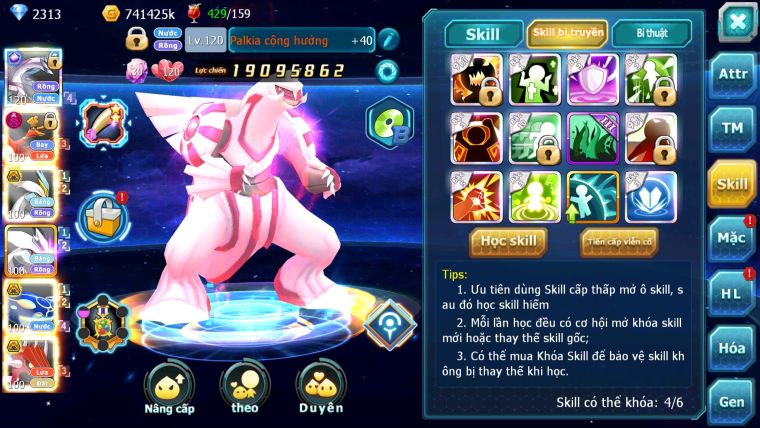Switch to the Skill bí truyền tab
This screenshot has width=760, height=428.
pos(567,33)
